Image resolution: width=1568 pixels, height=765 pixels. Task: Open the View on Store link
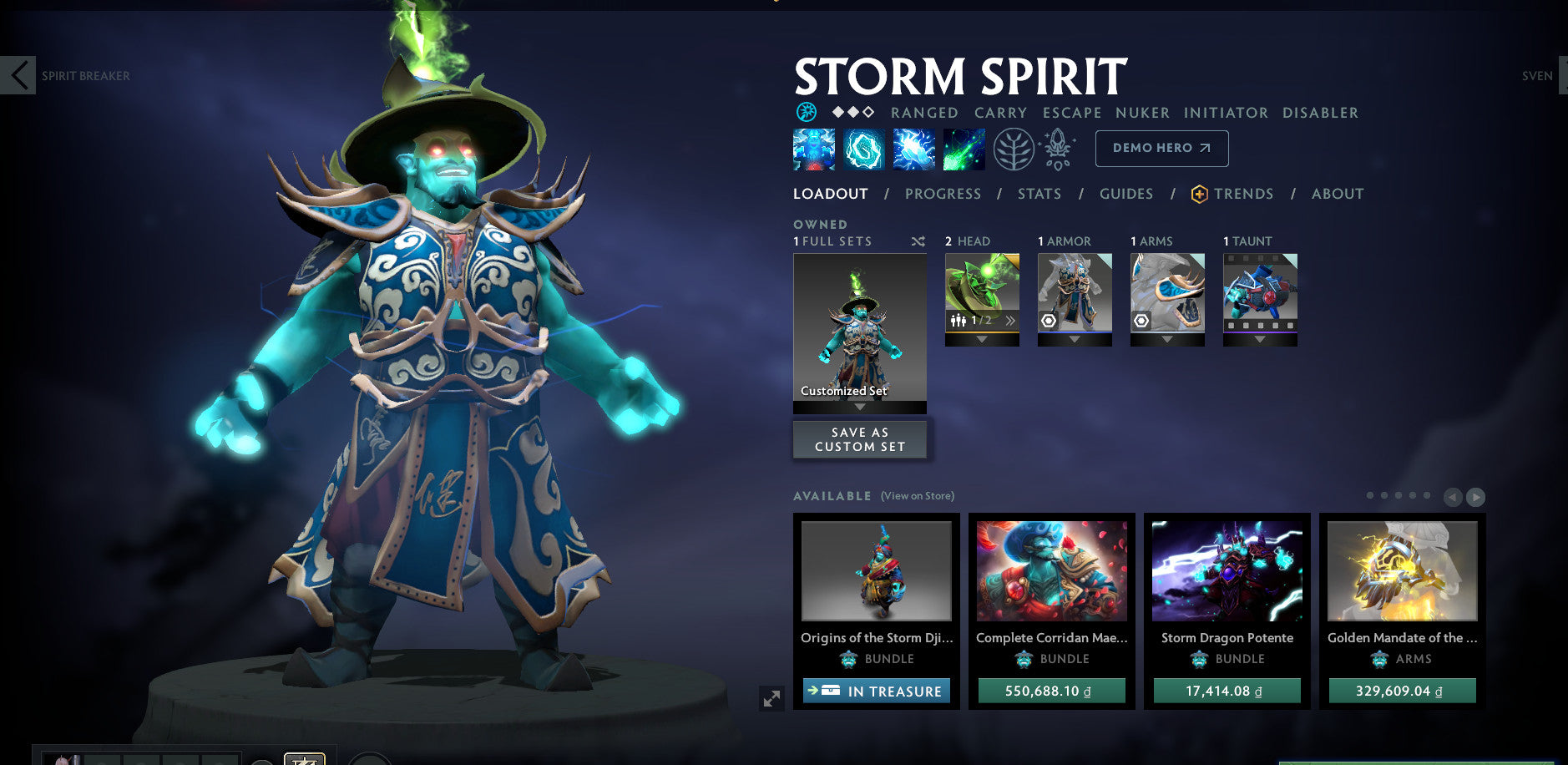click(917, 495)
